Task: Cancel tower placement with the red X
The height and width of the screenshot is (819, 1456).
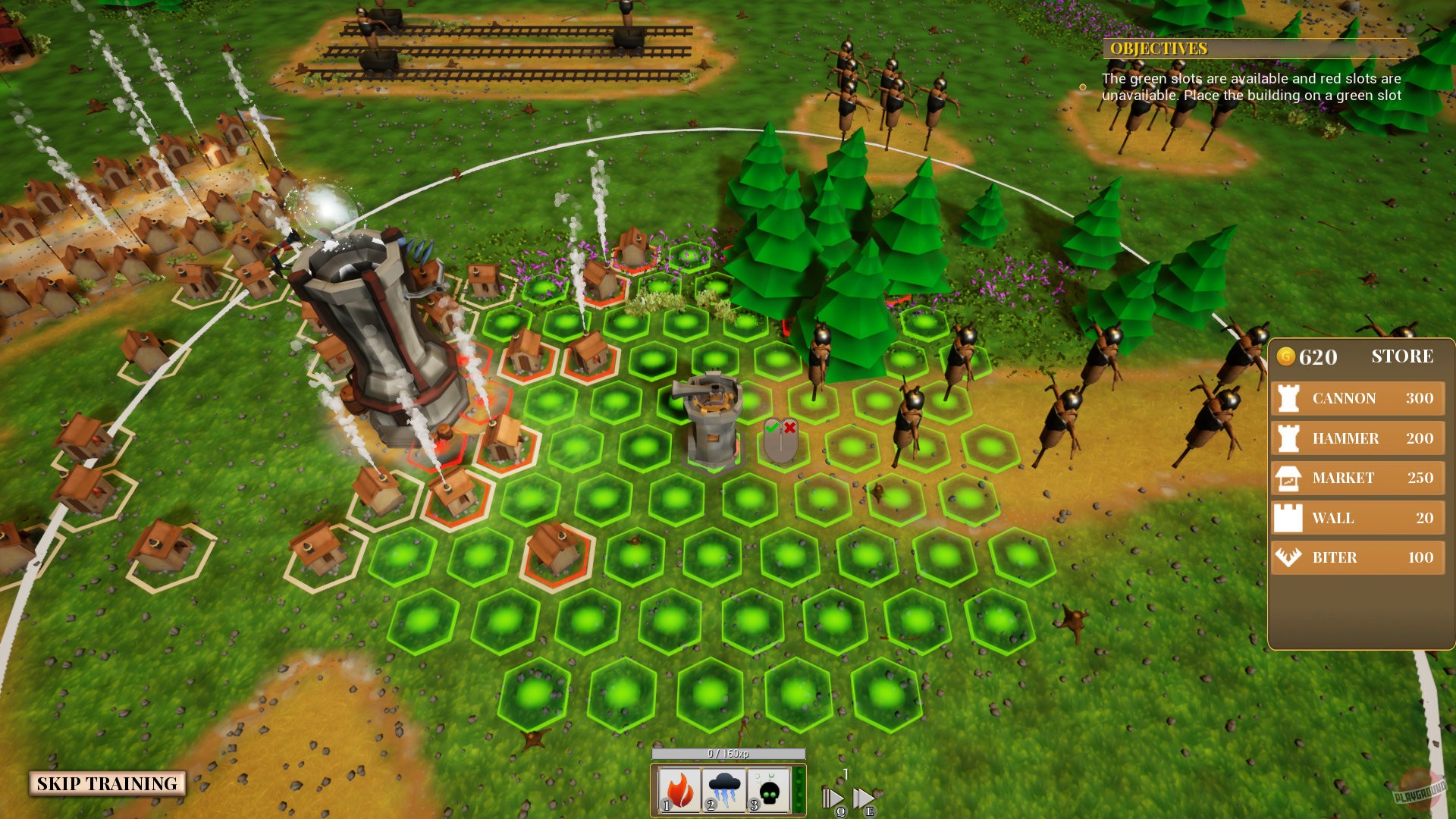Action: [789, 426]
